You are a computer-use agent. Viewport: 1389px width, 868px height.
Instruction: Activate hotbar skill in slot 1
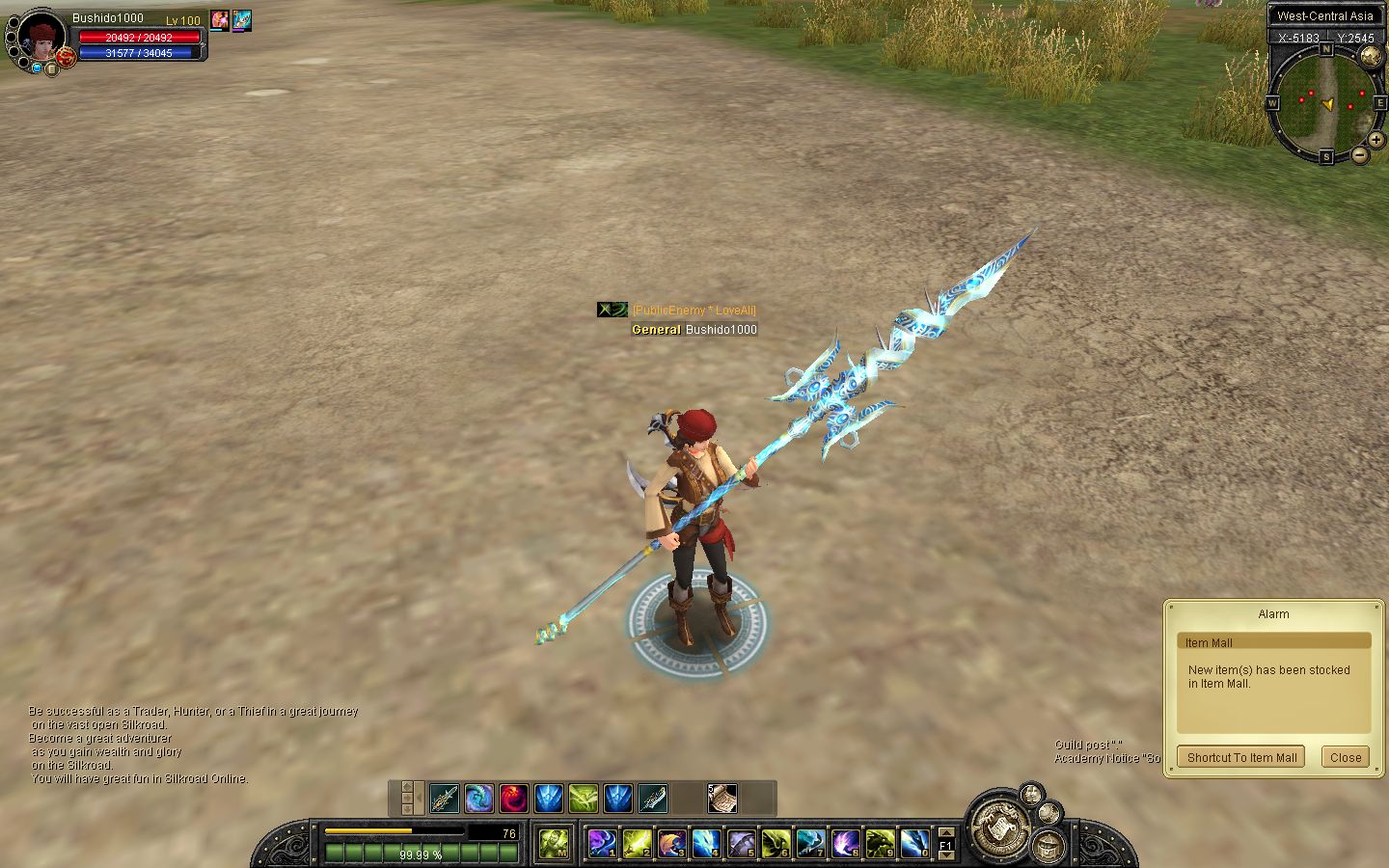click(x=602, y=844)
